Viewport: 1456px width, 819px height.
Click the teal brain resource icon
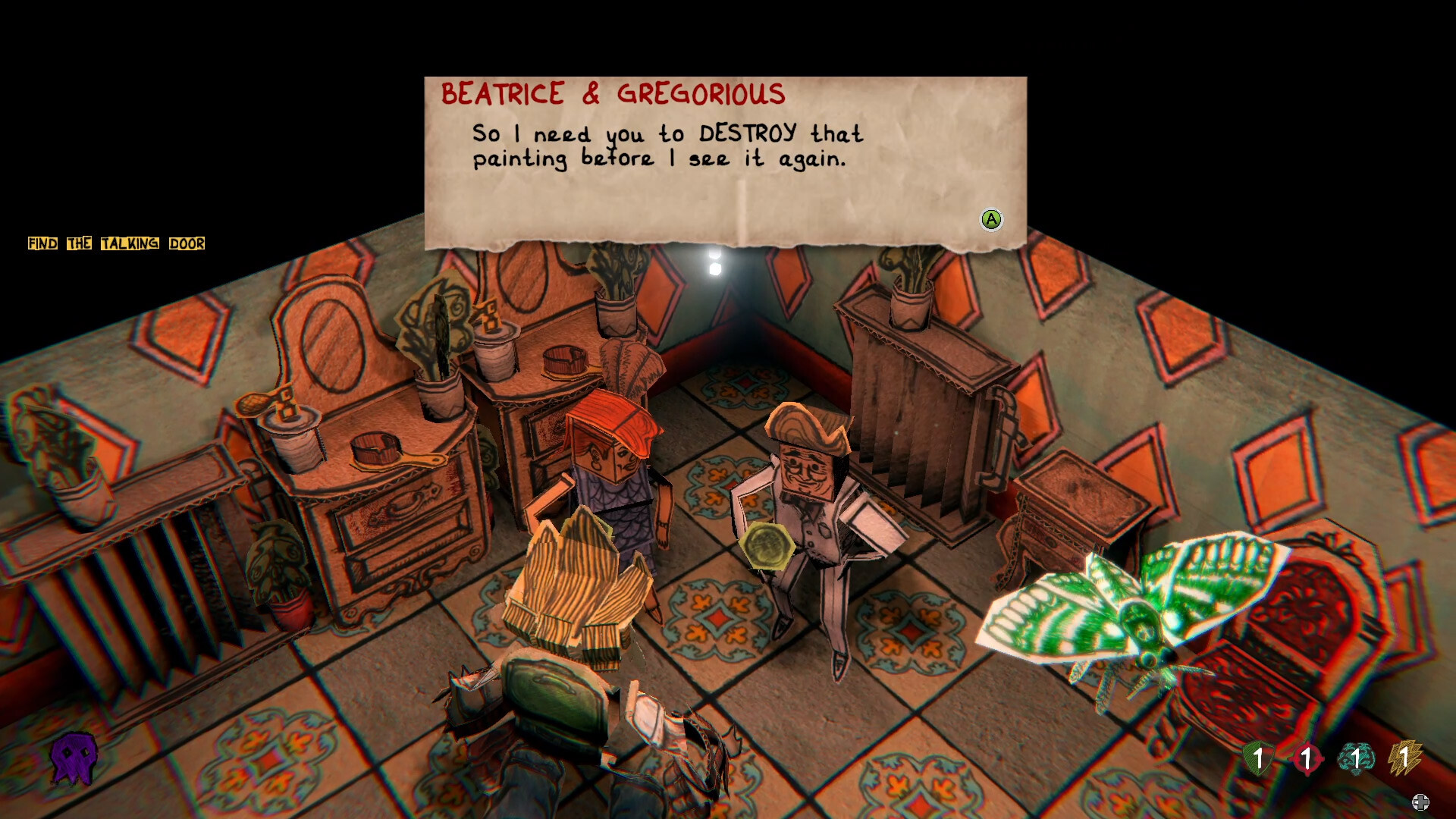[x=1357, y=758]
